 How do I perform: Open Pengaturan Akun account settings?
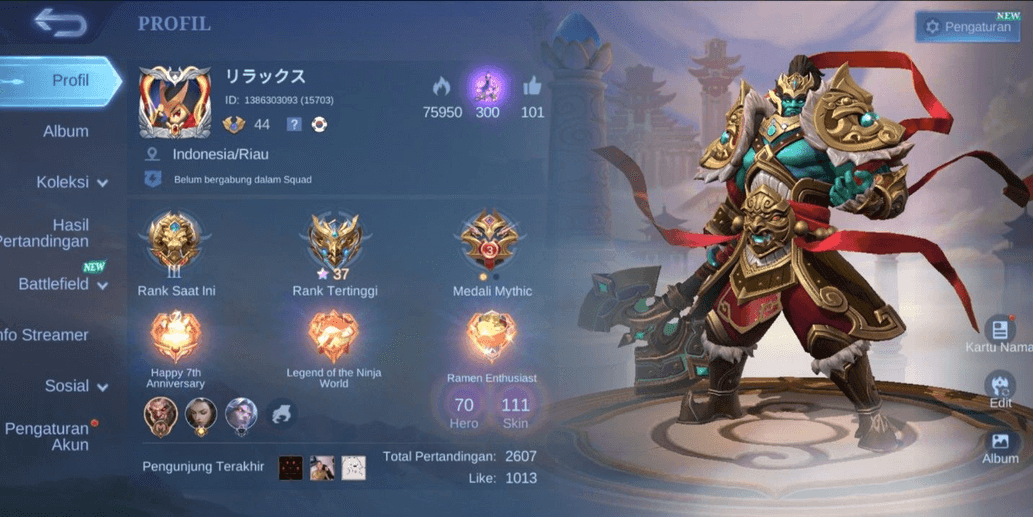click(x=48, y=436)
